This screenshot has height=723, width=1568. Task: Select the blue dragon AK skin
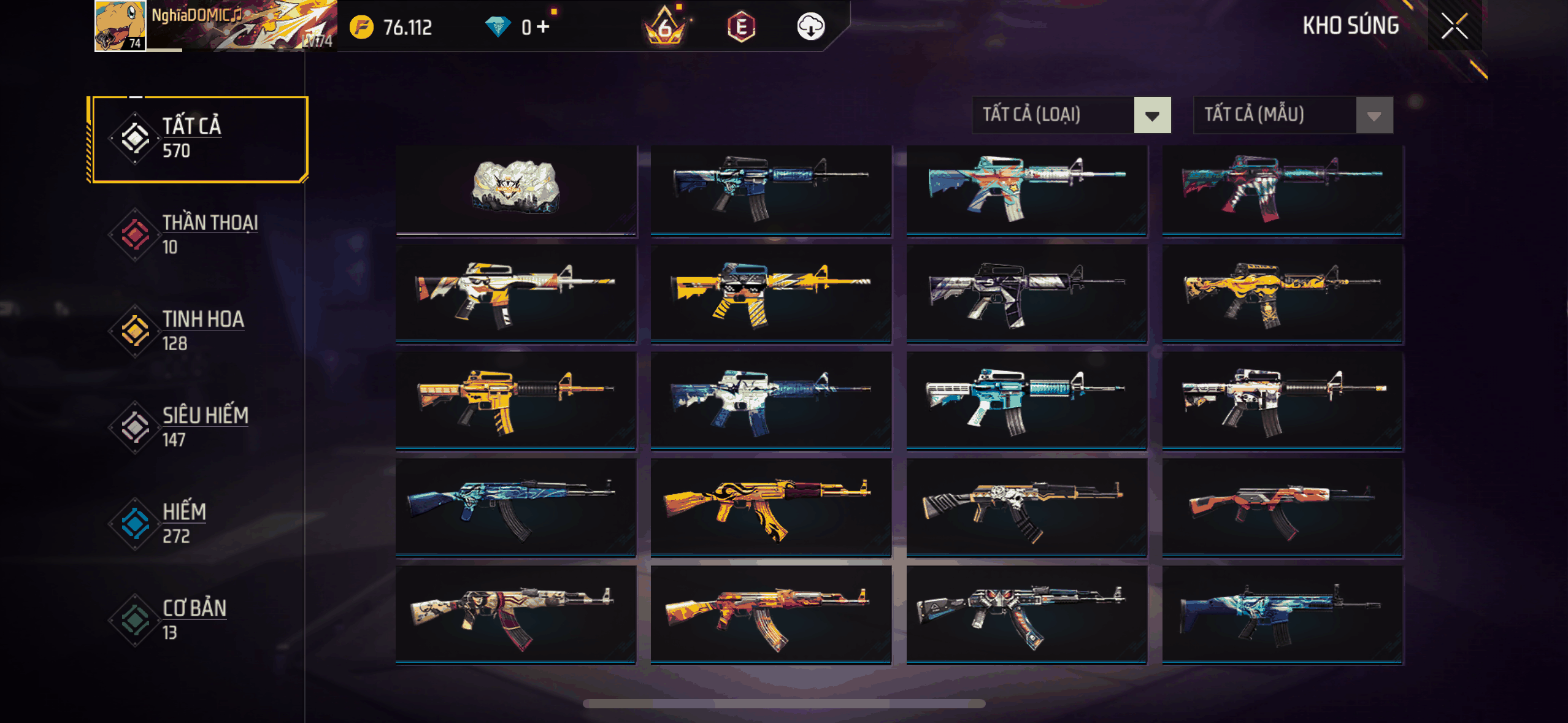click(x=515, y=508)
